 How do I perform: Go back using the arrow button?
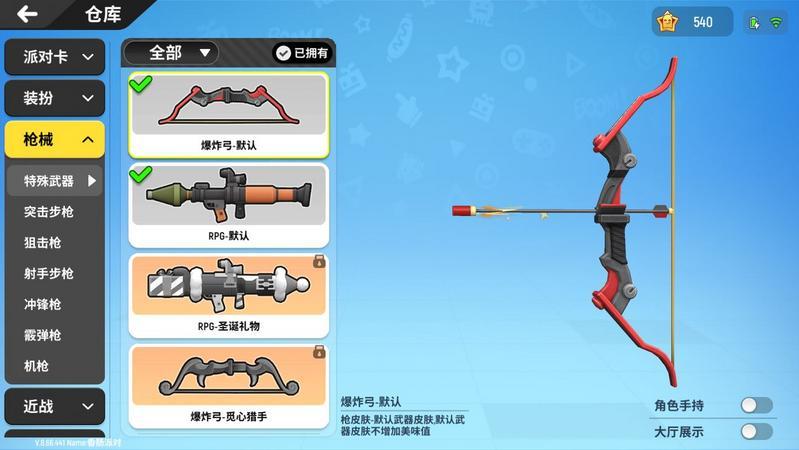coord(27,14)
